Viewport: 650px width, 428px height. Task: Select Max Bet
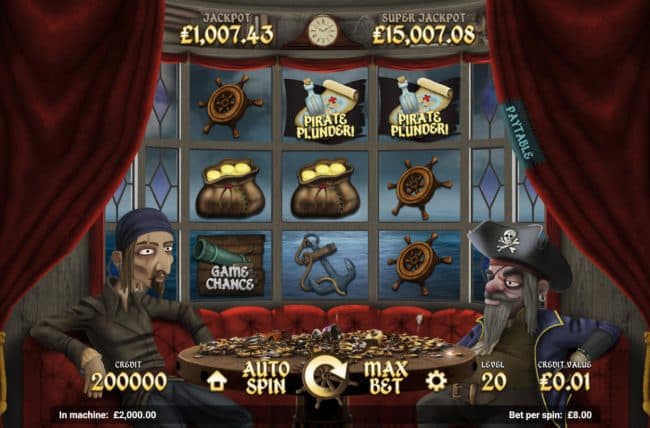pos(384,377)
